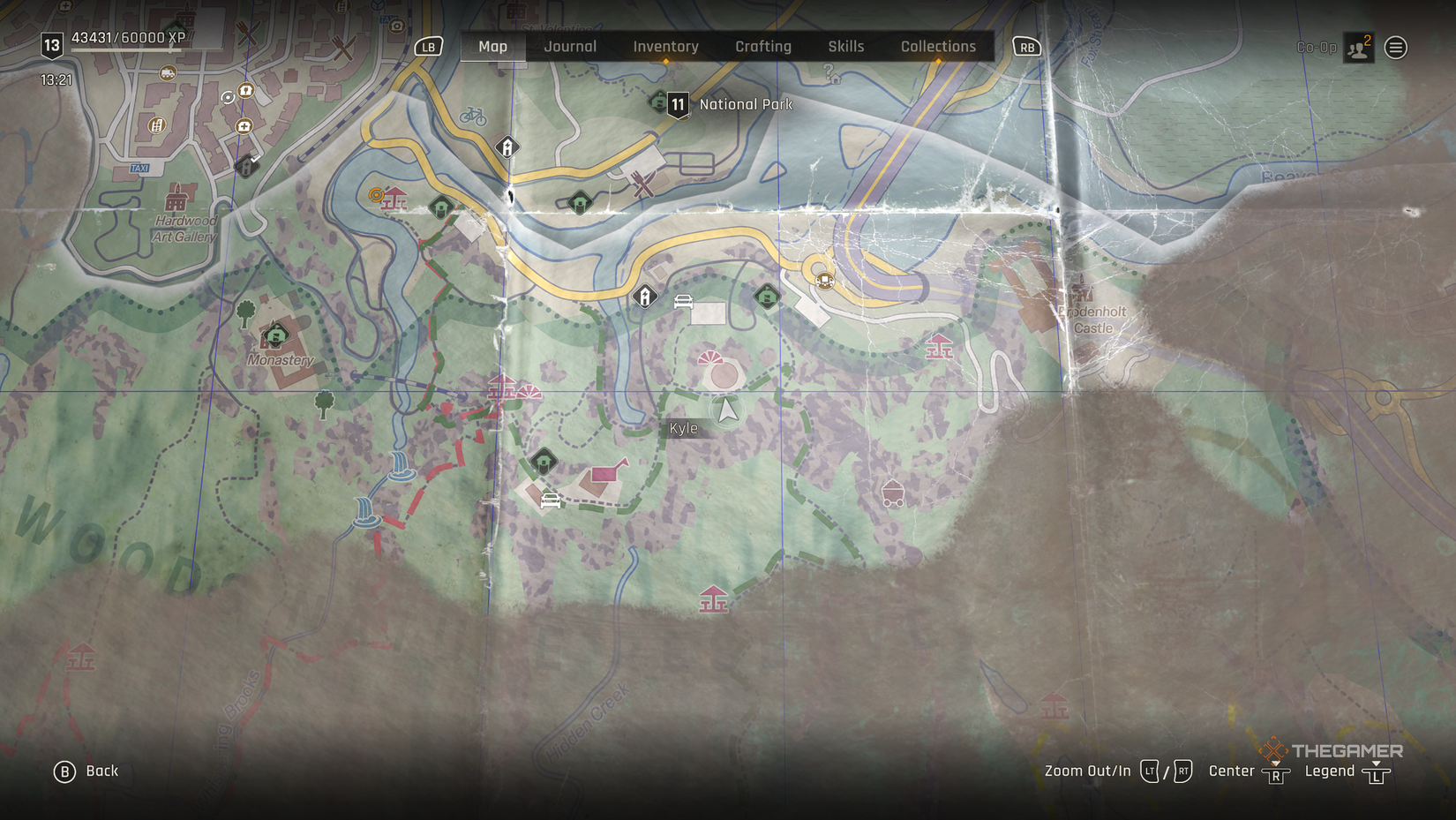
Task: Select the orange target challenge icon
Action: coord(376,195)
